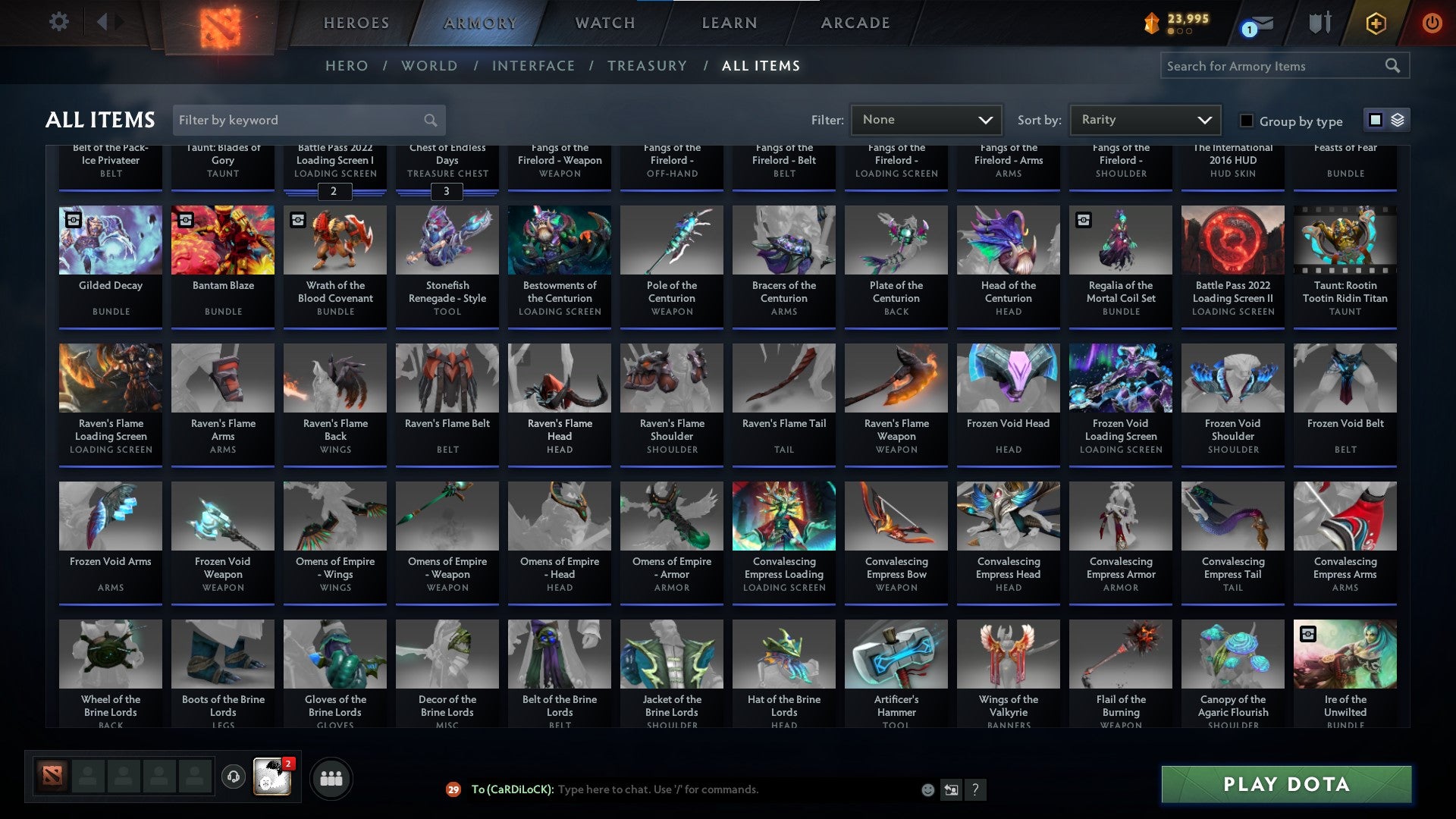The image size is (1456, 819).
Task: Enable the Group by type checkbox
Action: pos(1246,121)
